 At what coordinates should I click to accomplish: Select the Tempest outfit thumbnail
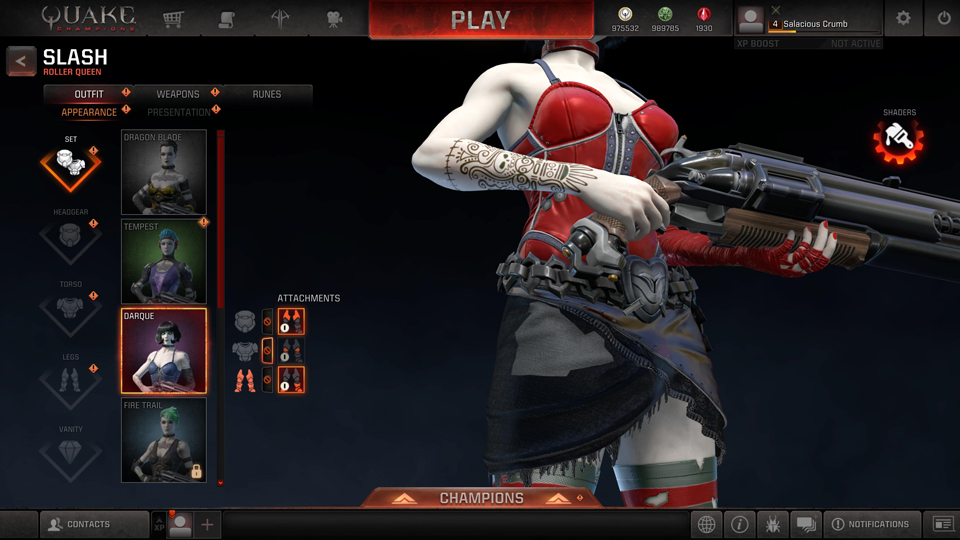[x=164, y=261]
